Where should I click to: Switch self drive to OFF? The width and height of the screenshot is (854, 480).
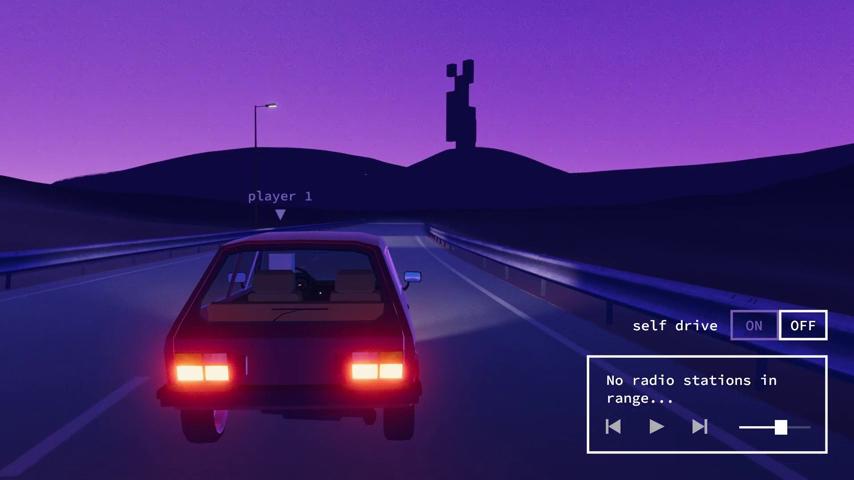coord(803,325)
